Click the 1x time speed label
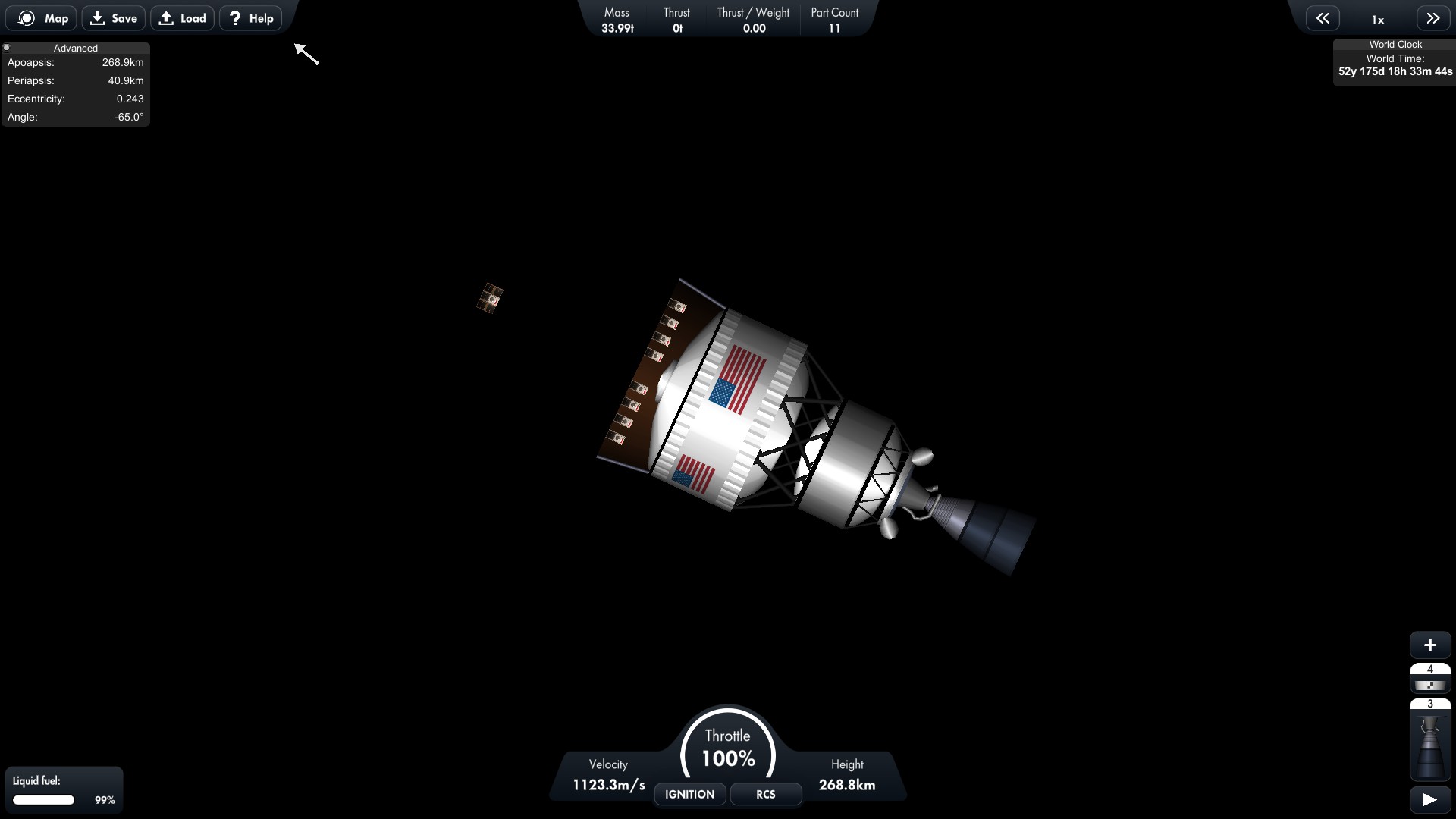The height and width of the screenshot is (819, 1456). [x=1377, y=19]
